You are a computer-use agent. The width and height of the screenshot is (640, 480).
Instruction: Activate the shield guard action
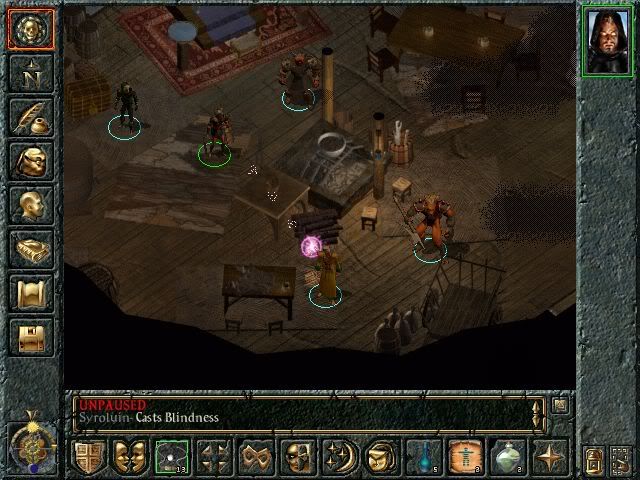click(x=88, y=458)
